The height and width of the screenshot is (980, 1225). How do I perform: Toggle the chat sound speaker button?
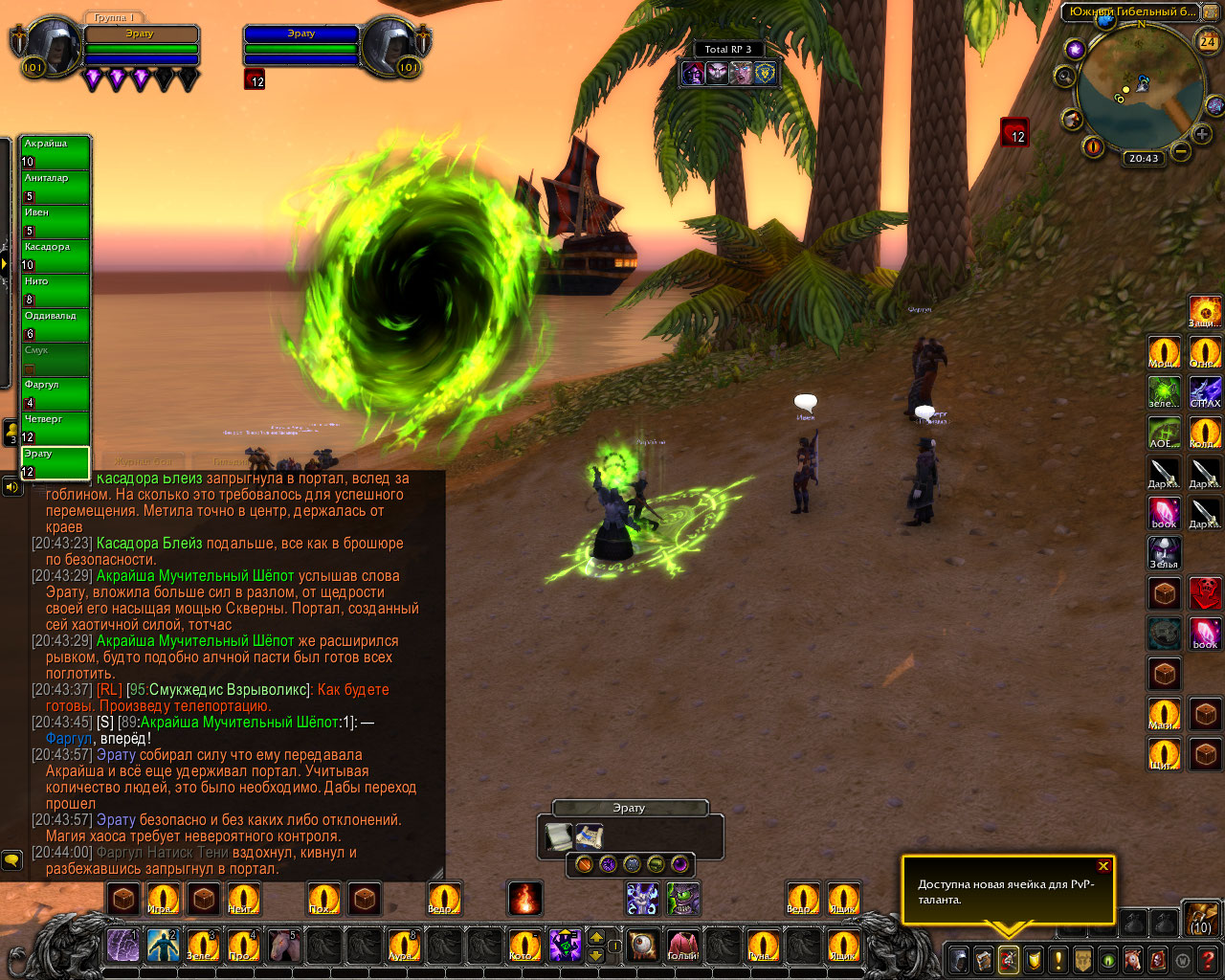[x=11, y=487]
